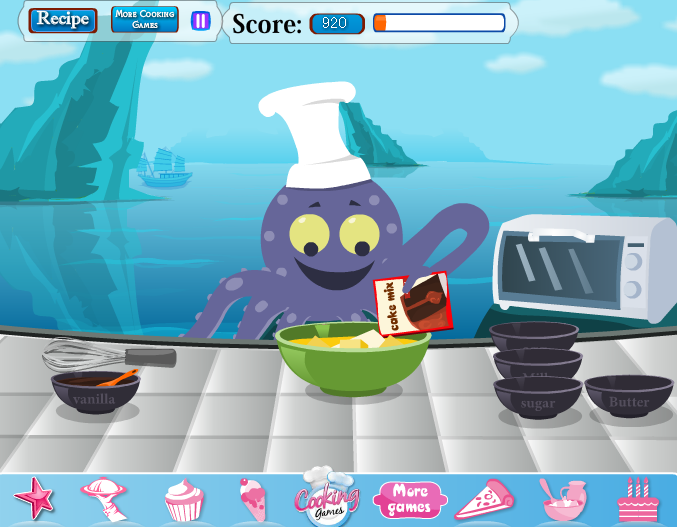Screen dimensions: 677x527
Task: Select the mixing bowl icon
Action: pyautogui.click(x=562, y=499)
